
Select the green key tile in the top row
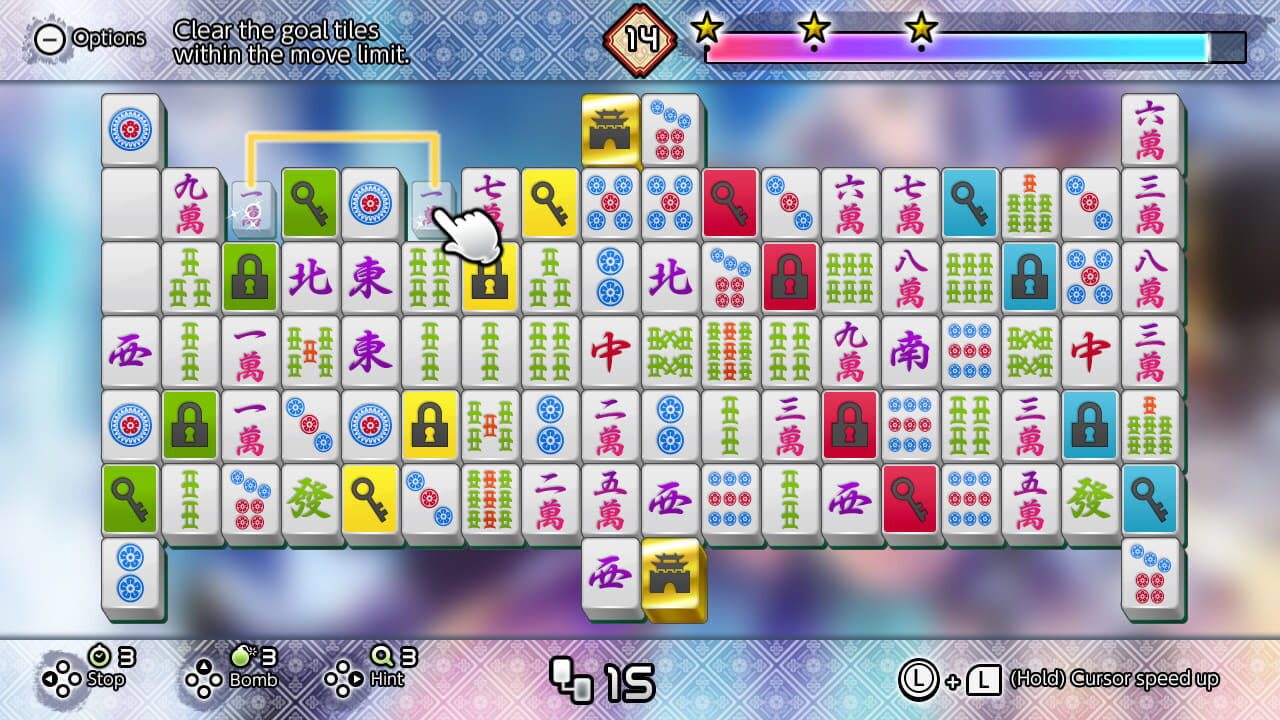coord(309,200)
